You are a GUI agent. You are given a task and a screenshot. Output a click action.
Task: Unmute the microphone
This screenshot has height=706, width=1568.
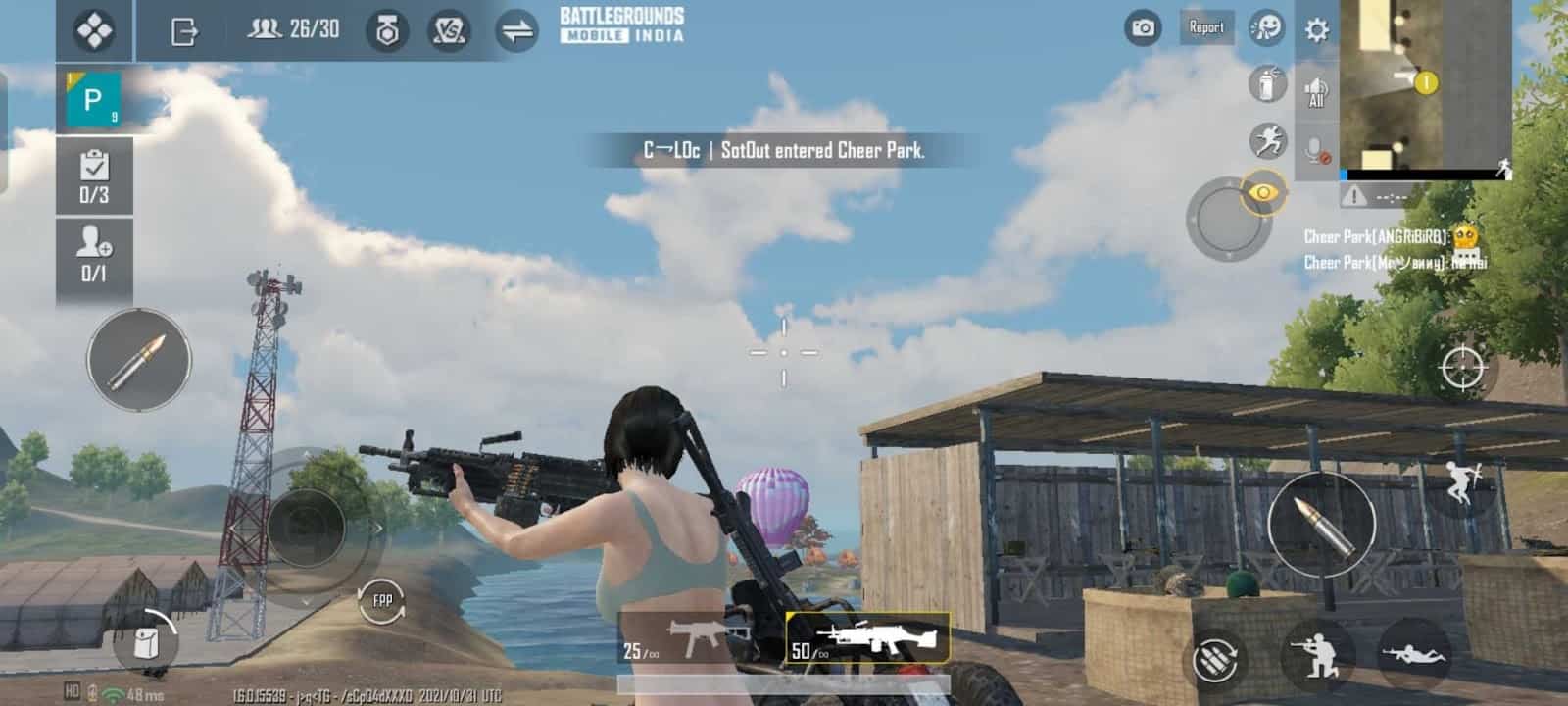coord(1317,150)
